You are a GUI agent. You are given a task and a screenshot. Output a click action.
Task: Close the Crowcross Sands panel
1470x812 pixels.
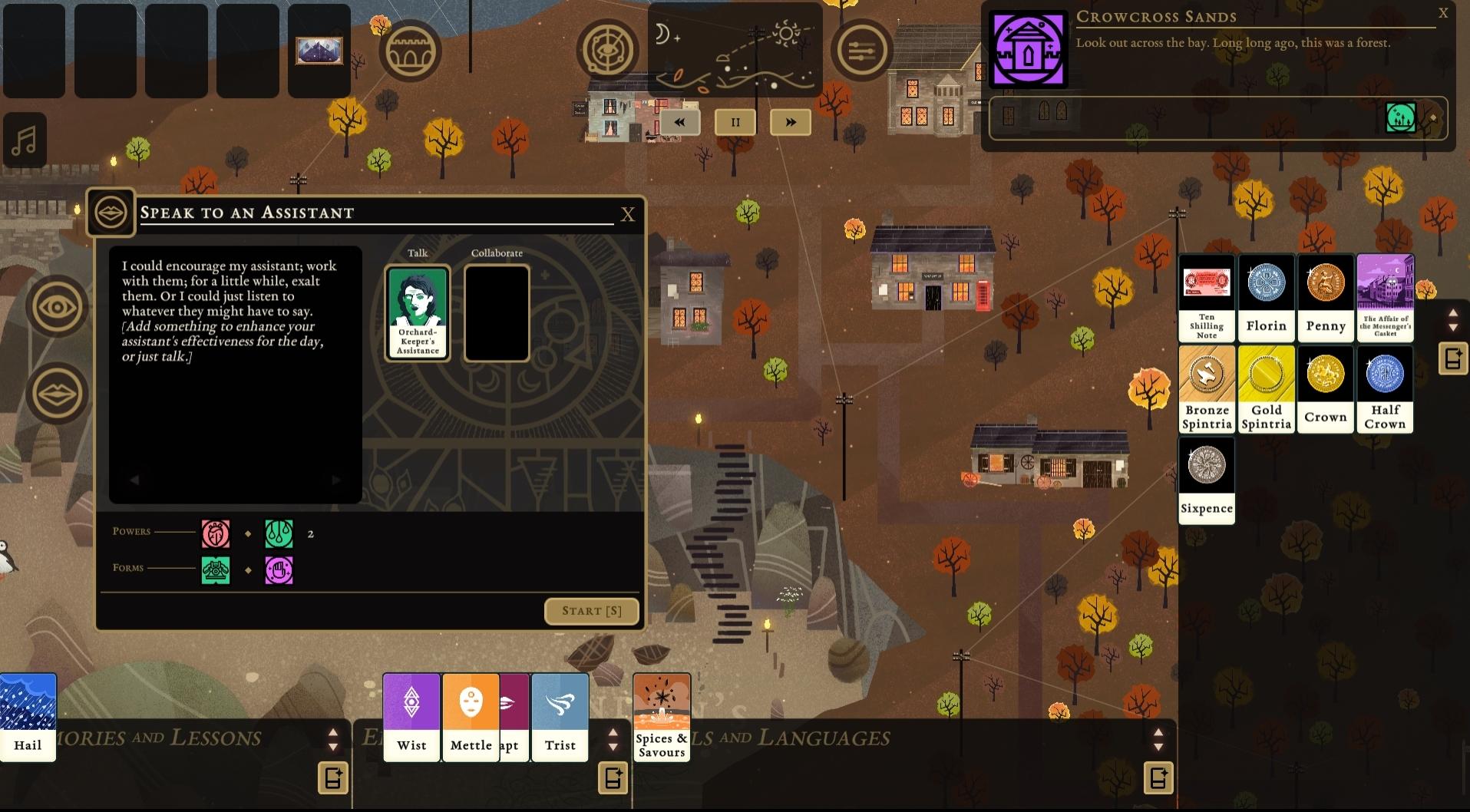[1444, 13]
